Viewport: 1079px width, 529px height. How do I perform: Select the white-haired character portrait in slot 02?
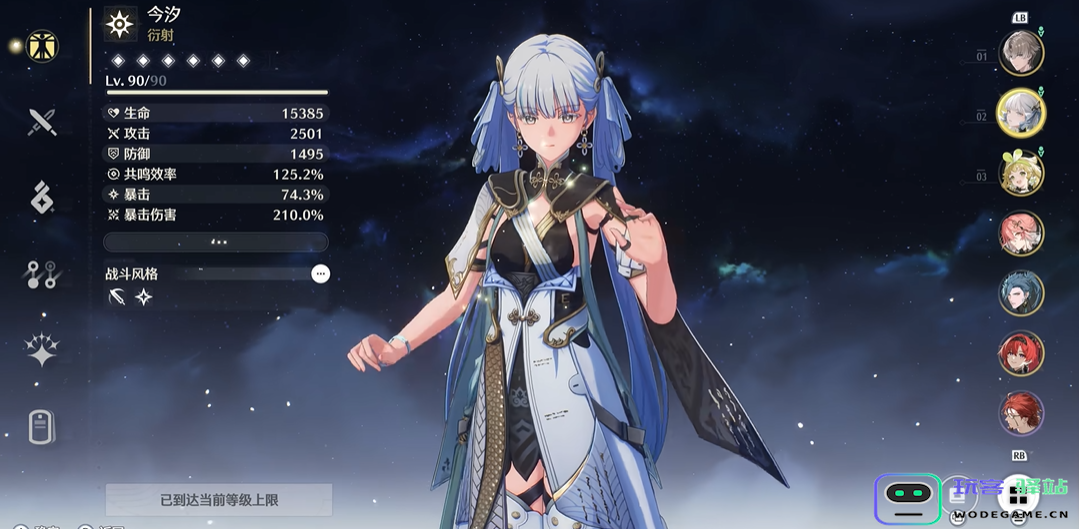[1021, 113]
